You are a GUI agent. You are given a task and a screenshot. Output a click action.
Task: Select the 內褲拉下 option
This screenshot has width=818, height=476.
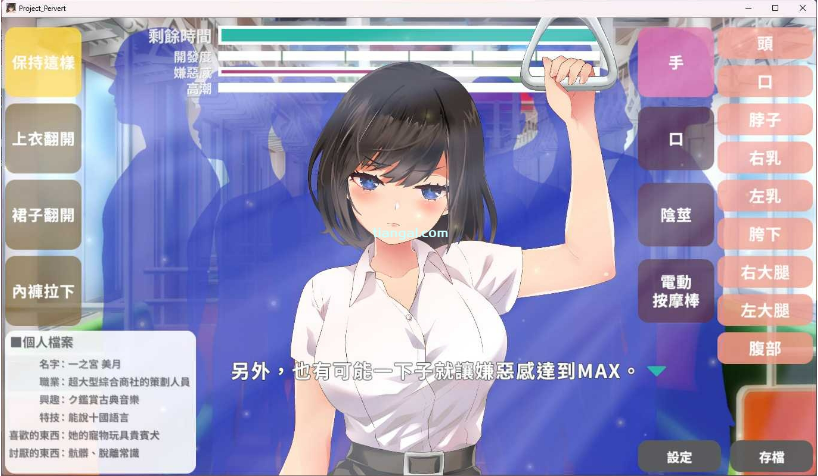click(x=43, y=291)
